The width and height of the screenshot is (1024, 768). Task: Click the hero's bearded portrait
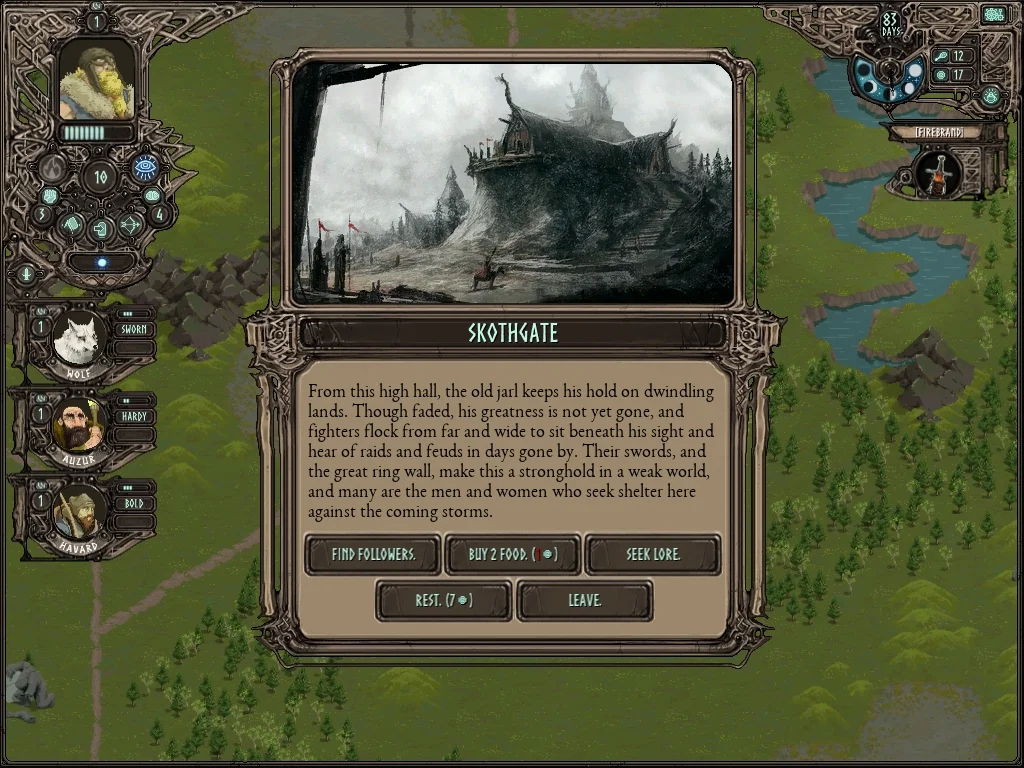pyautogui.click(x=96, y=81)
